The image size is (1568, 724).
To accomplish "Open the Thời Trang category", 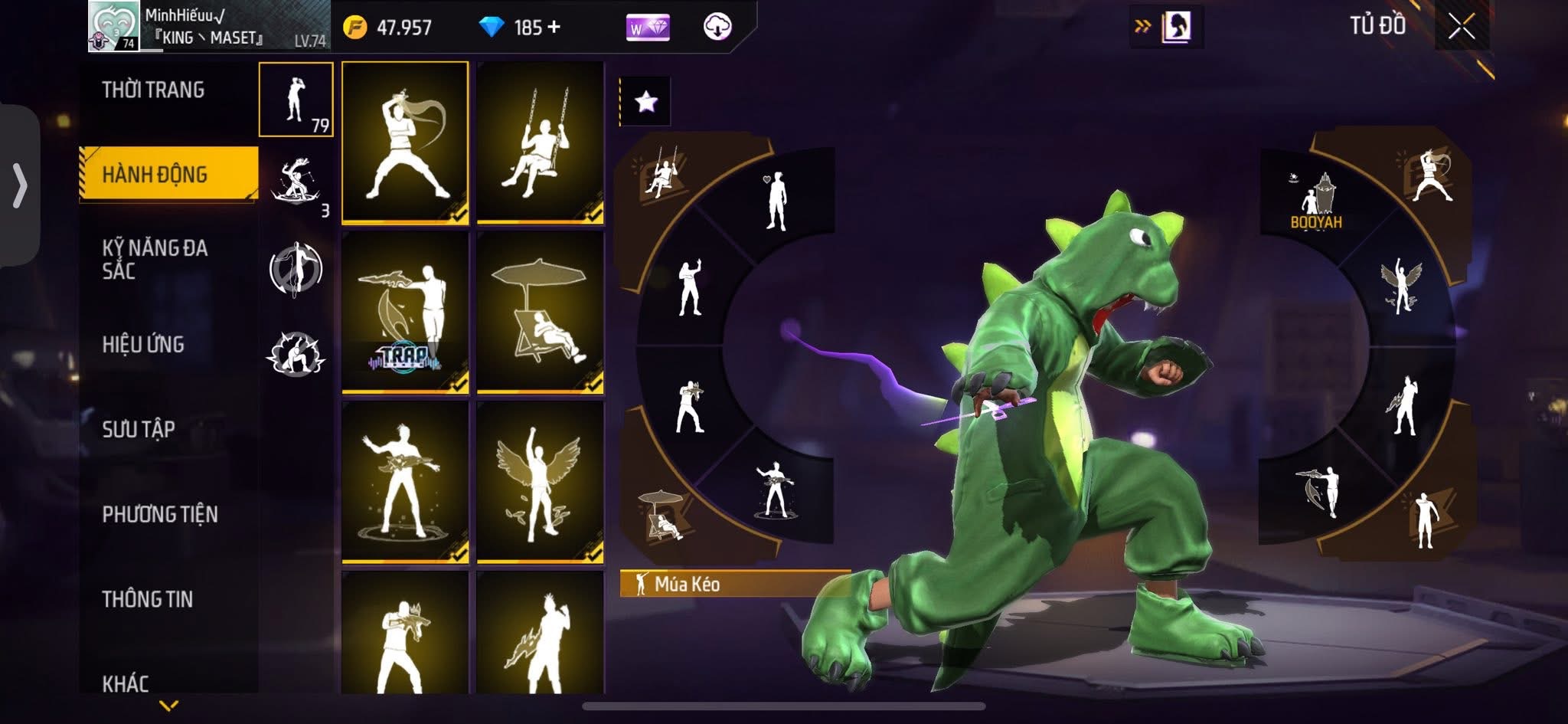I will click(153, 90).
